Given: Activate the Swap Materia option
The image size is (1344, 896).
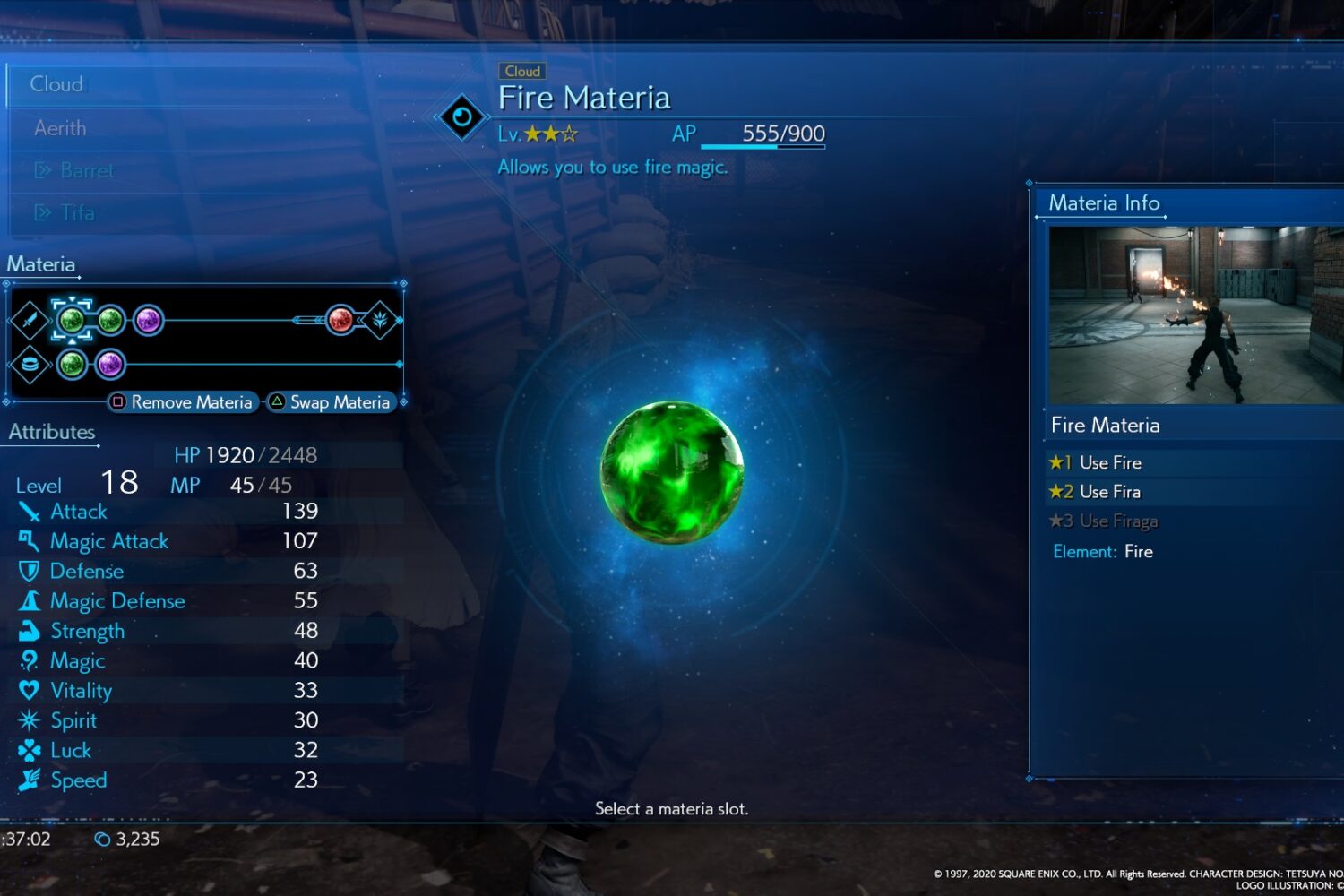Looking at the screenshot, I should (x=330, y=402).
